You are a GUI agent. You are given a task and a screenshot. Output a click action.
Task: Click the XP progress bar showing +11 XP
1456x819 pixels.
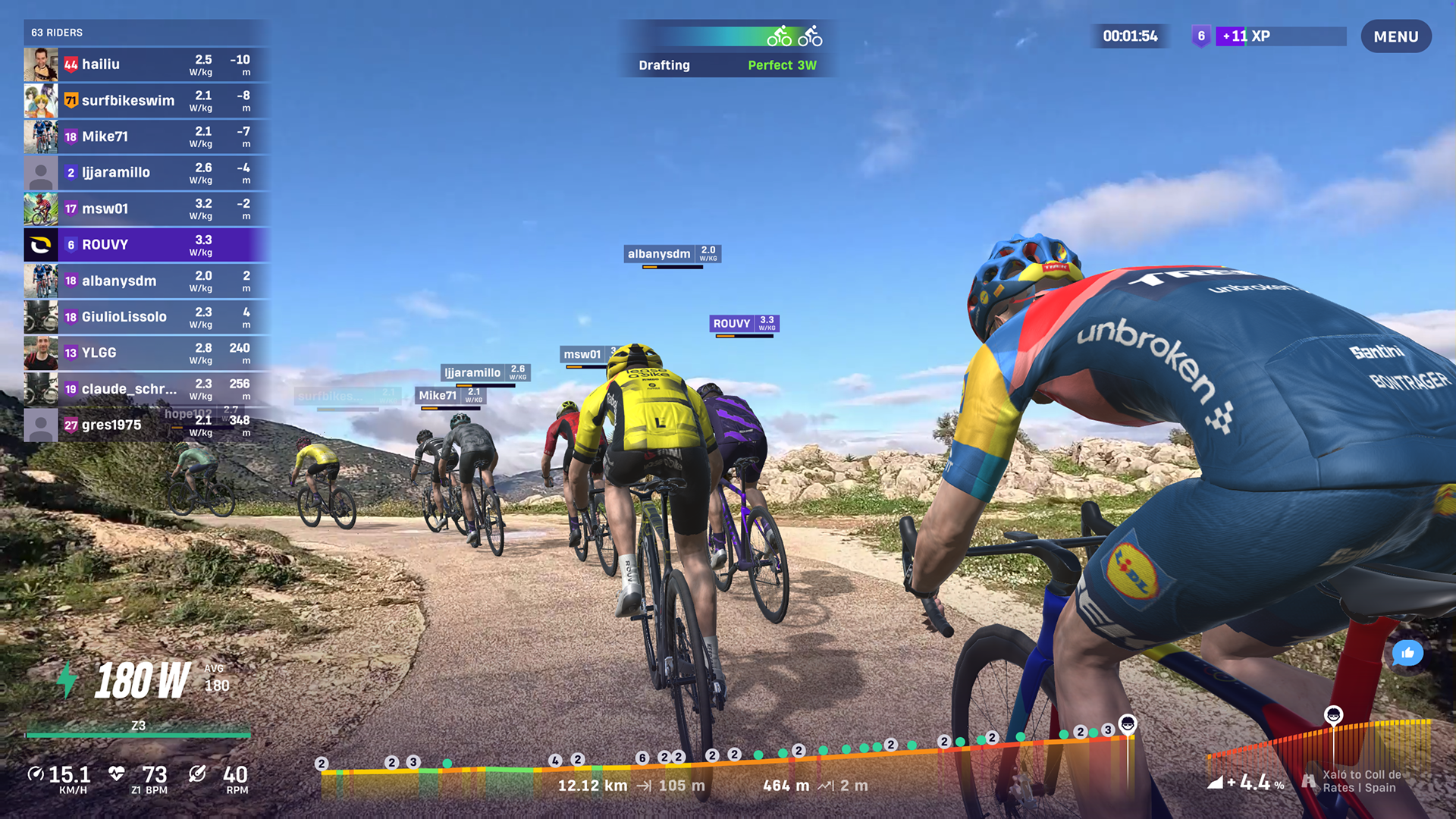tap(1282, 36)
